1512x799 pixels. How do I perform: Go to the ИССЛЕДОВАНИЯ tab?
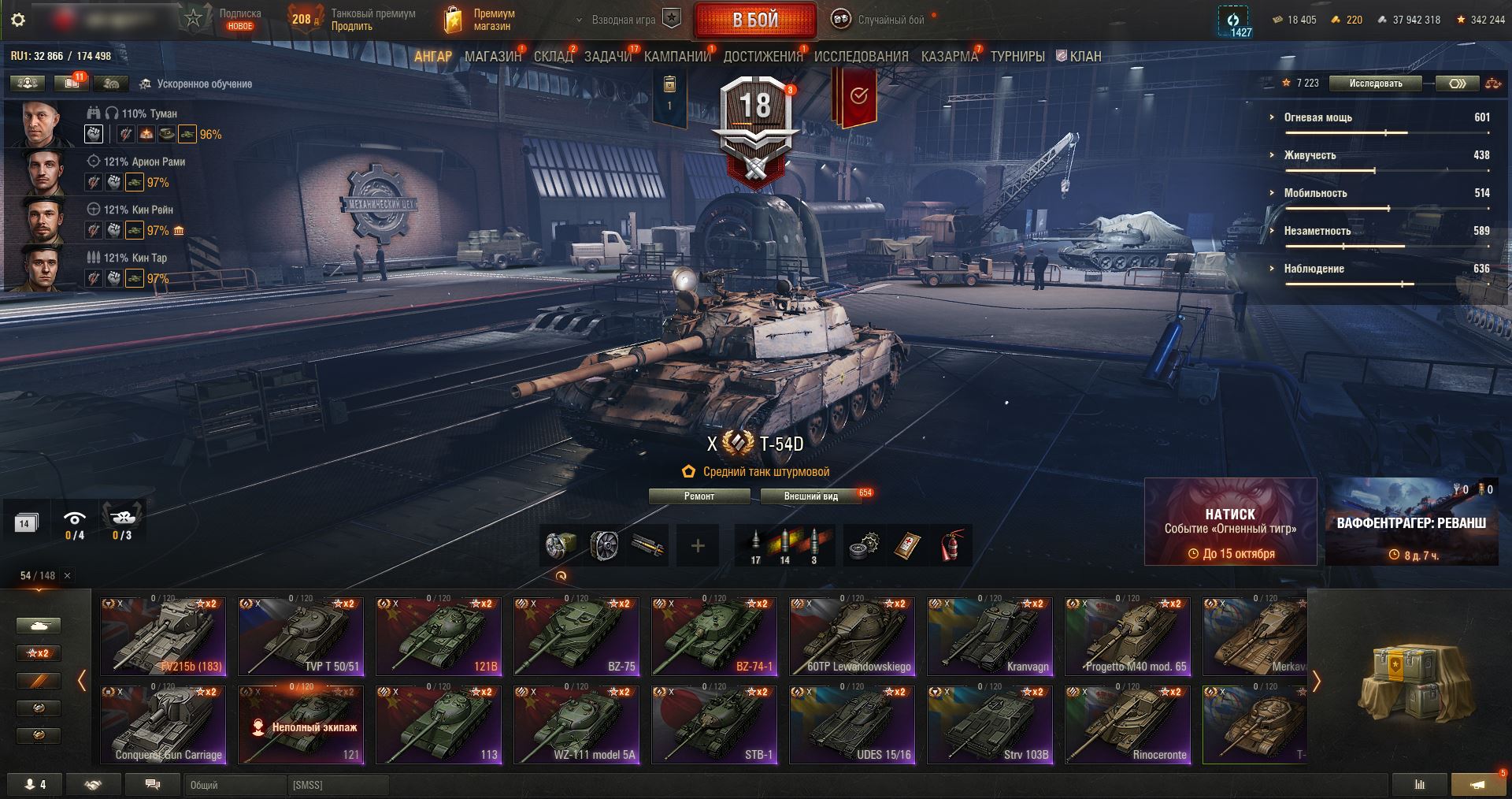pyautogui.click(x=861, y=56)
